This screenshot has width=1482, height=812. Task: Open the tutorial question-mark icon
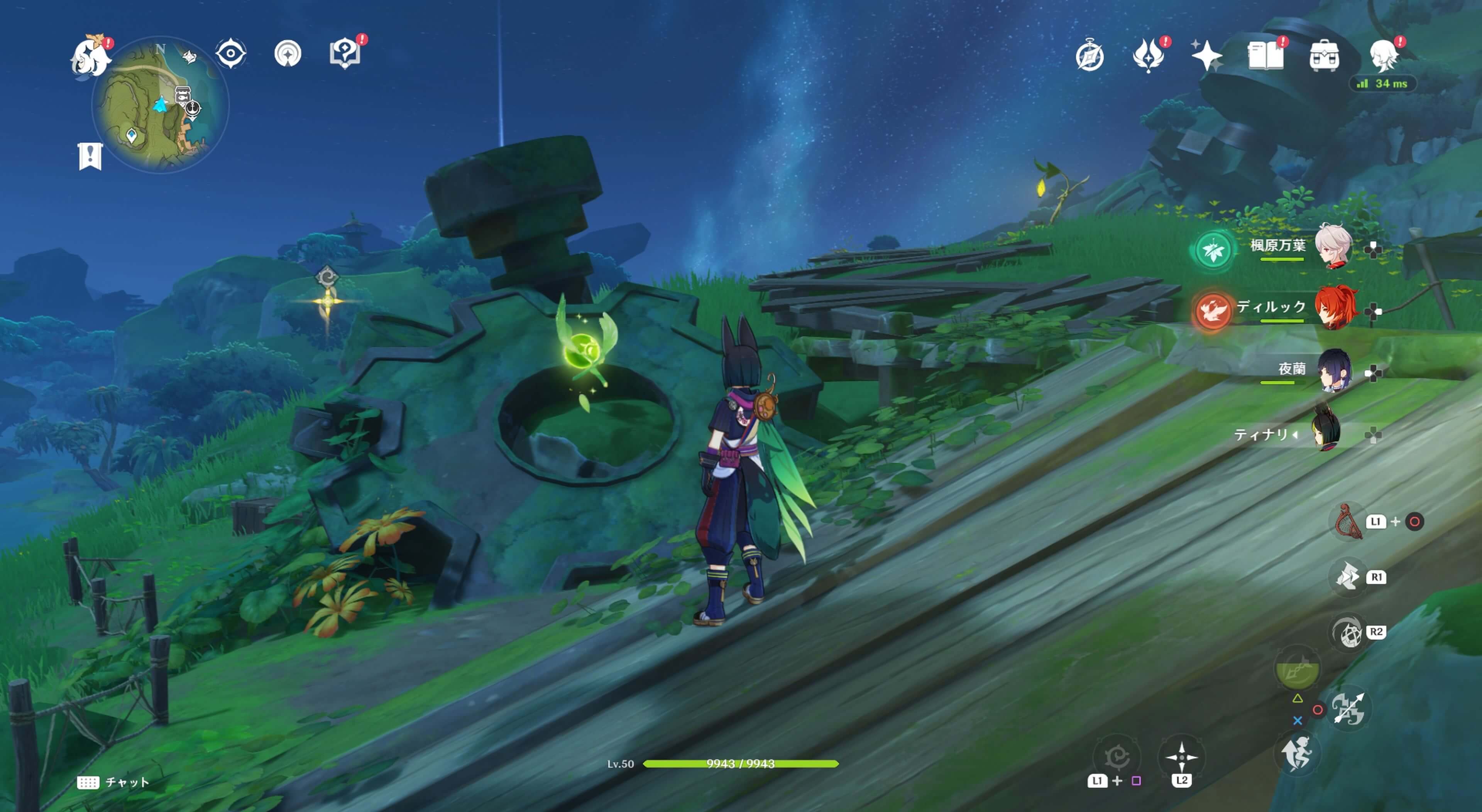[345, 54]
